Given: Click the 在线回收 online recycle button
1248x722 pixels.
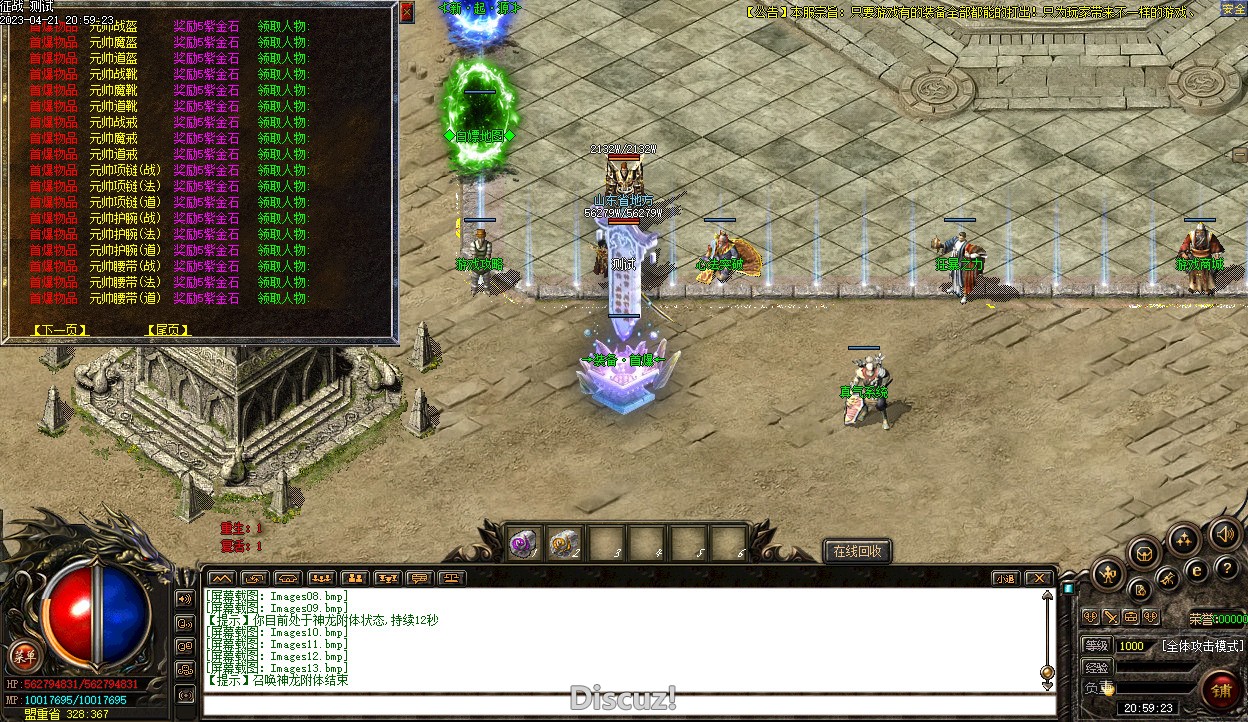Looking at the screenshot, I should (x=856, y=551).
